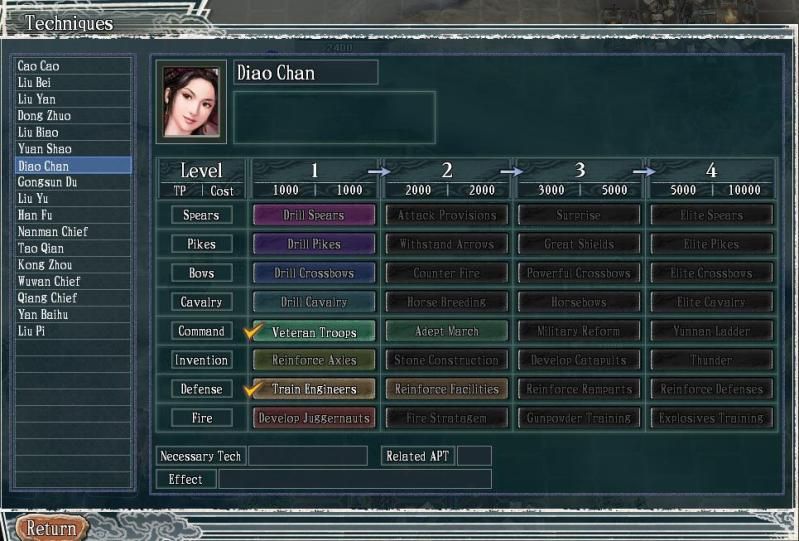Click the Drill Spears technique
Image resolution: width=799 pixels, height=541 pixels.
pos(314,215)
